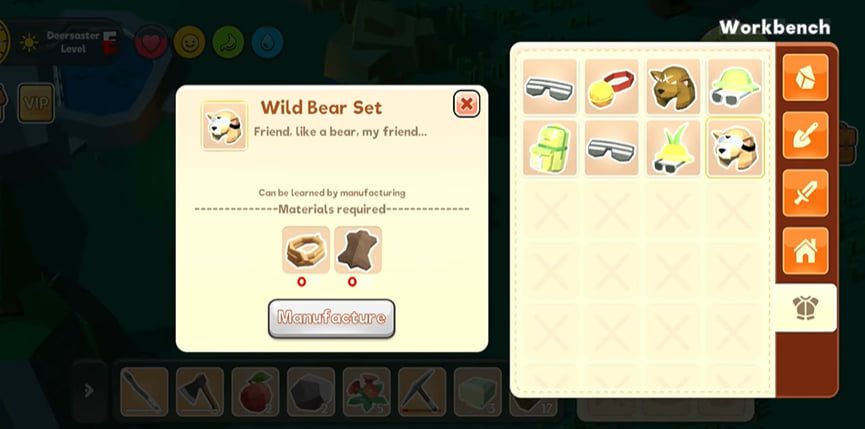Open the VIP menu
The image size is (865, 429).
tap(36, 102)
